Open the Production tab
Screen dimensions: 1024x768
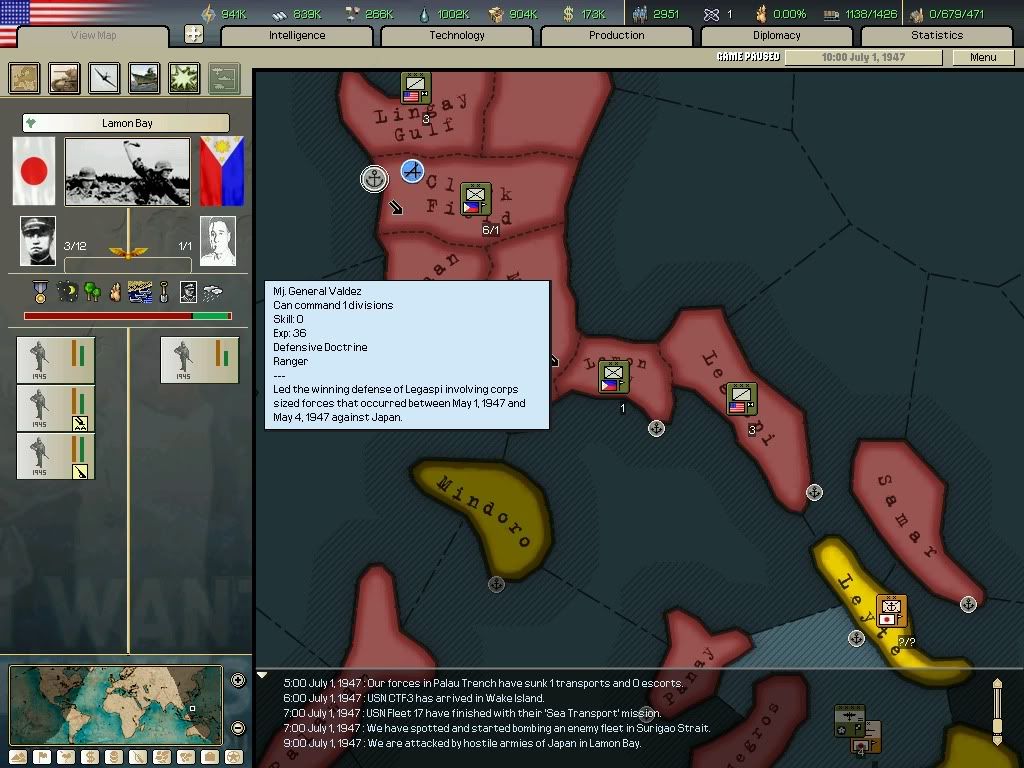(617, 35)
